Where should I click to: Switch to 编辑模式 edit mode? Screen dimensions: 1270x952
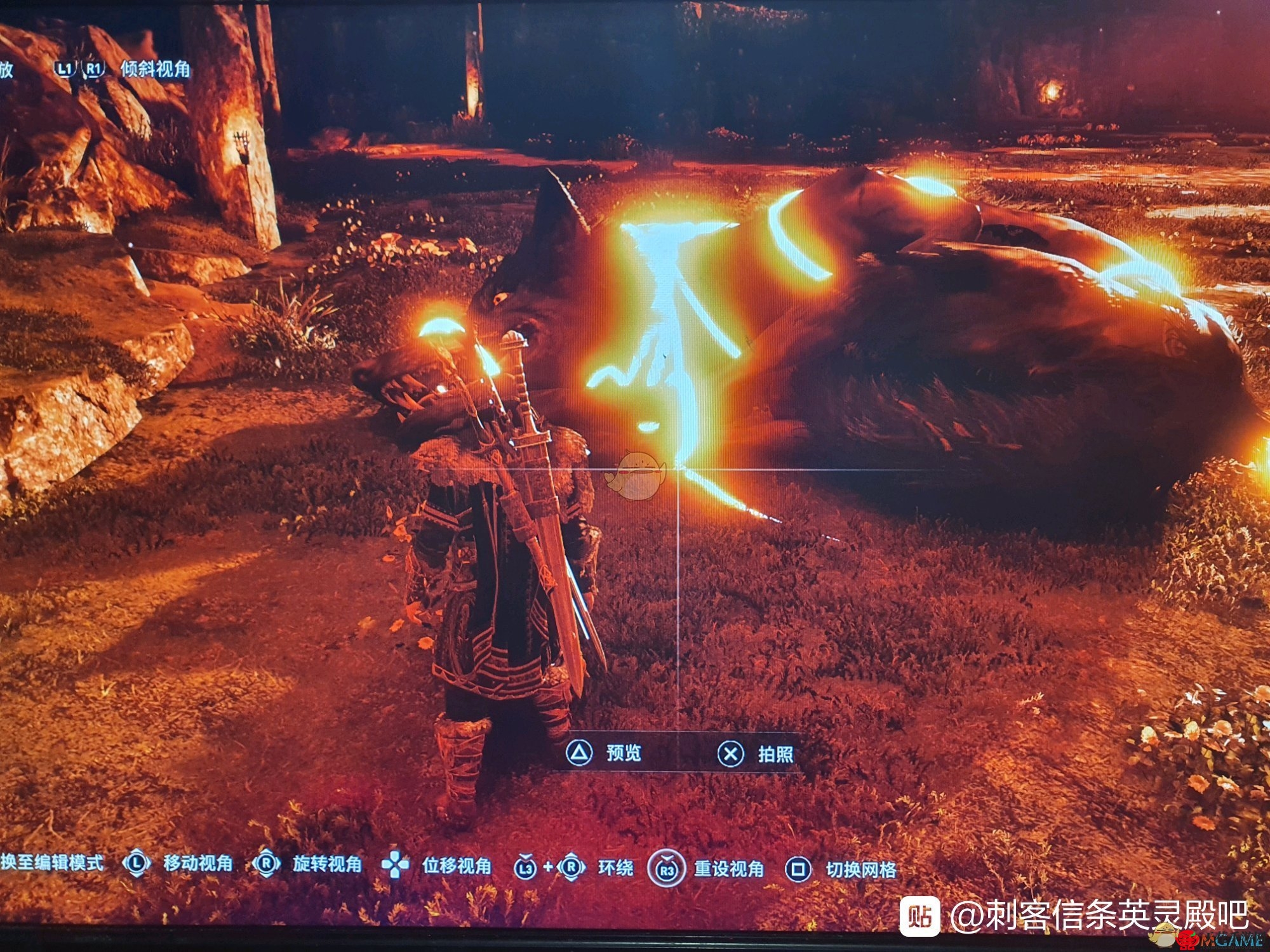52,863
